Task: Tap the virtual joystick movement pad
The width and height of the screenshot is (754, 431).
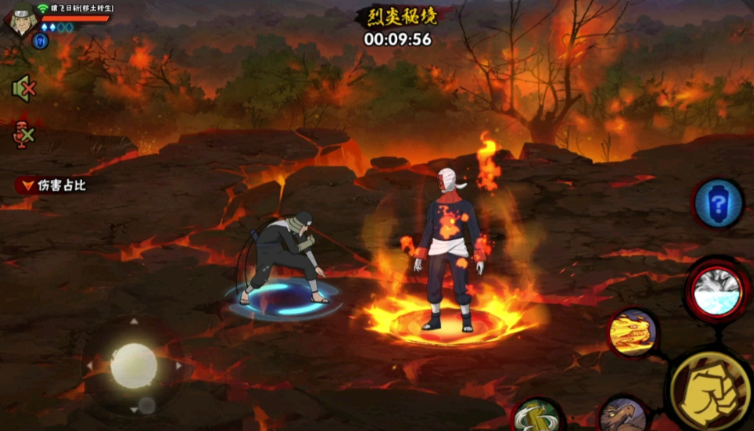Action: click(133, 365)
